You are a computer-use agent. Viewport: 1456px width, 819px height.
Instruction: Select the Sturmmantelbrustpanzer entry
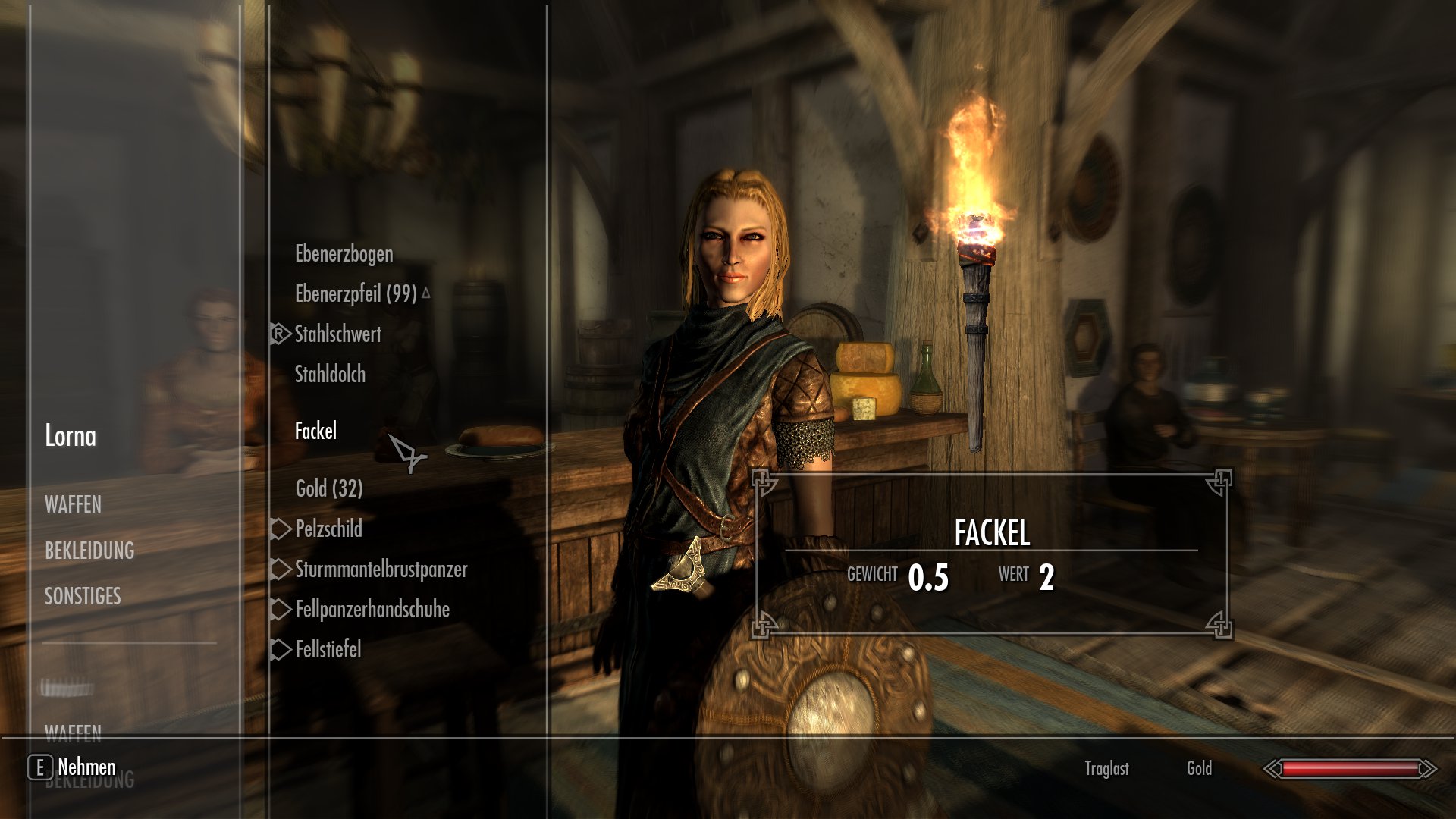pos(381,570)
